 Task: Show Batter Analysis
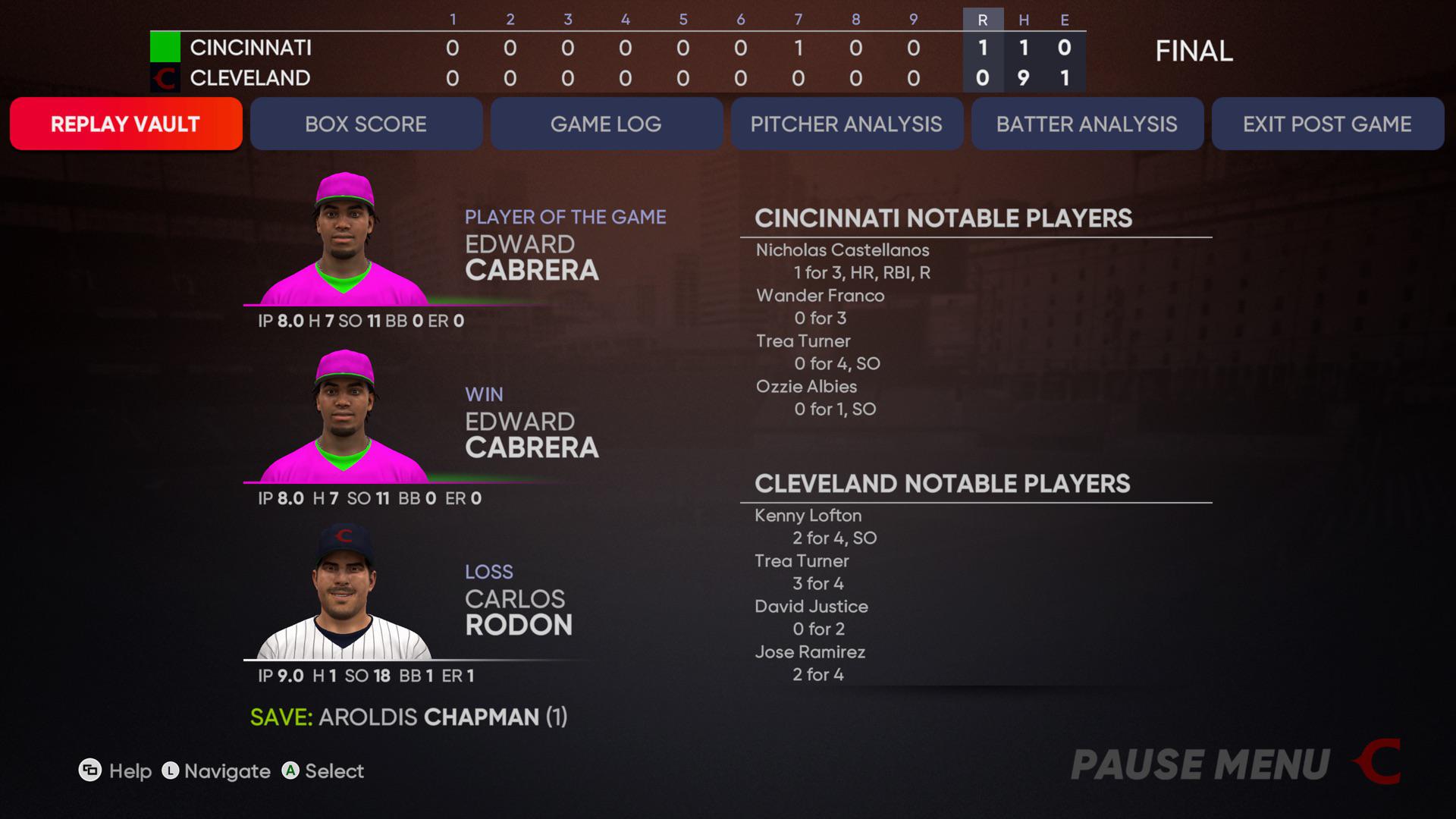(x=1087, y=124)
